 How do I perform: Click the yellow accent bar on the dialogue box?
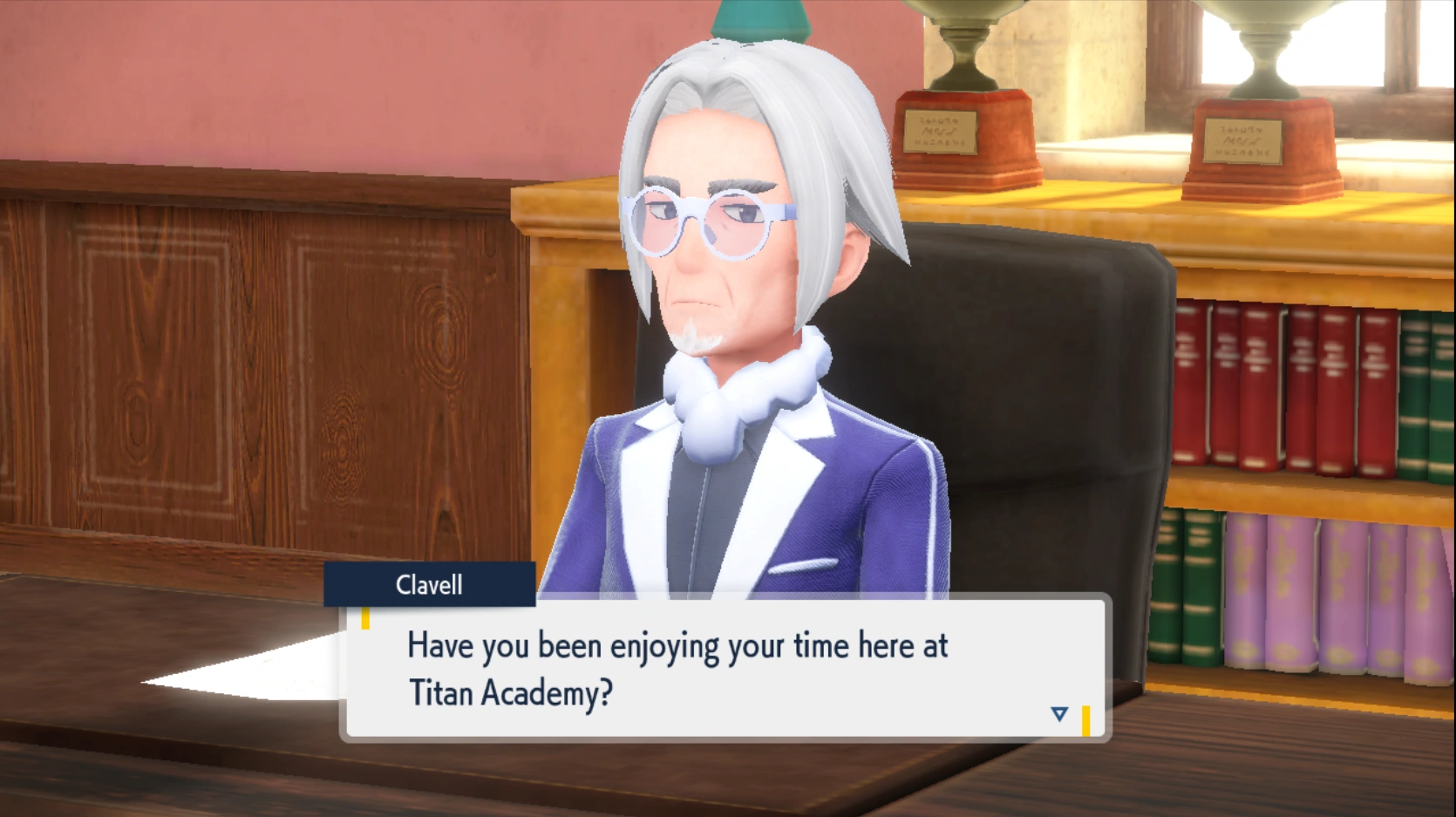tap(367, 616)
